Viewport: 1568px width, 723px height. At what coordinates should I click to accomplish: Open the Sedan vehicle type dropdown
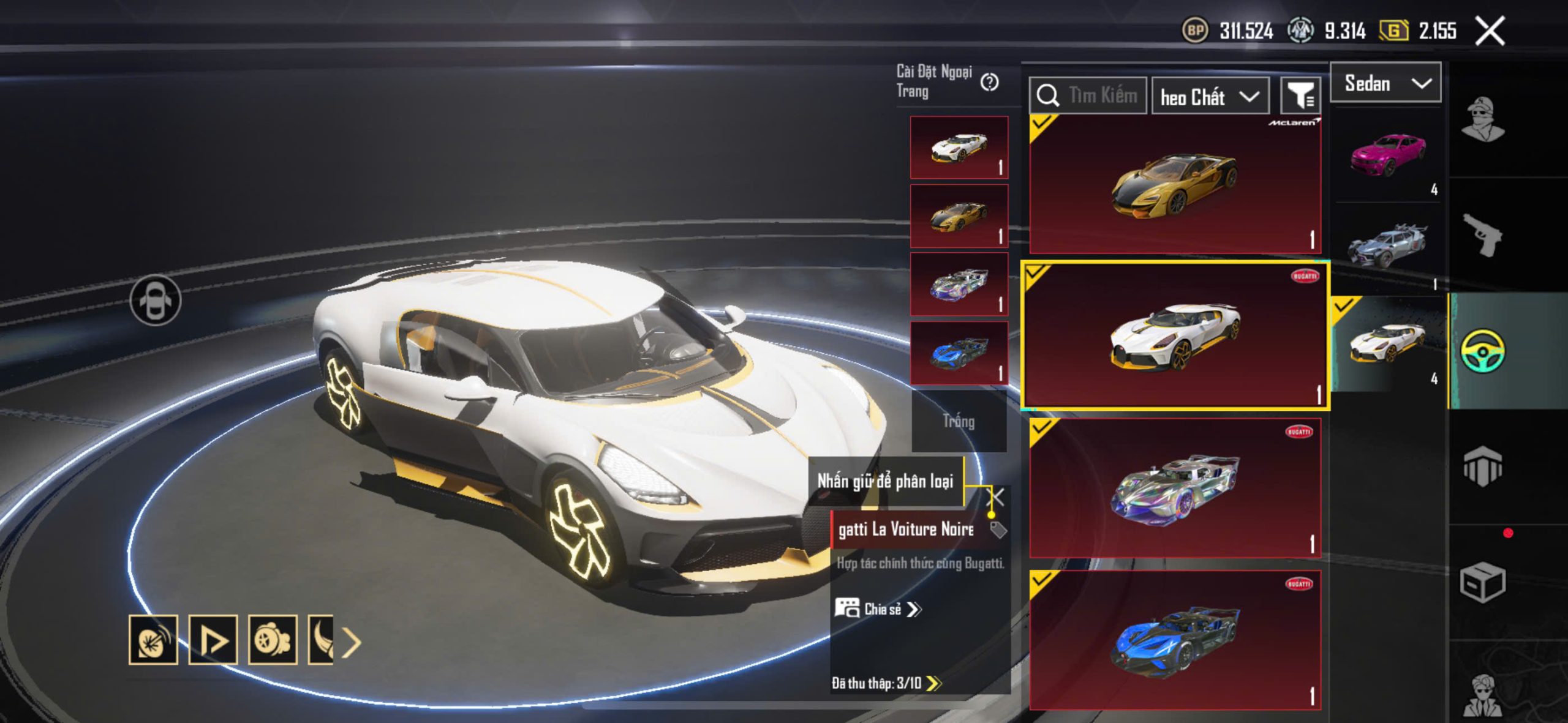(1385, 83)
